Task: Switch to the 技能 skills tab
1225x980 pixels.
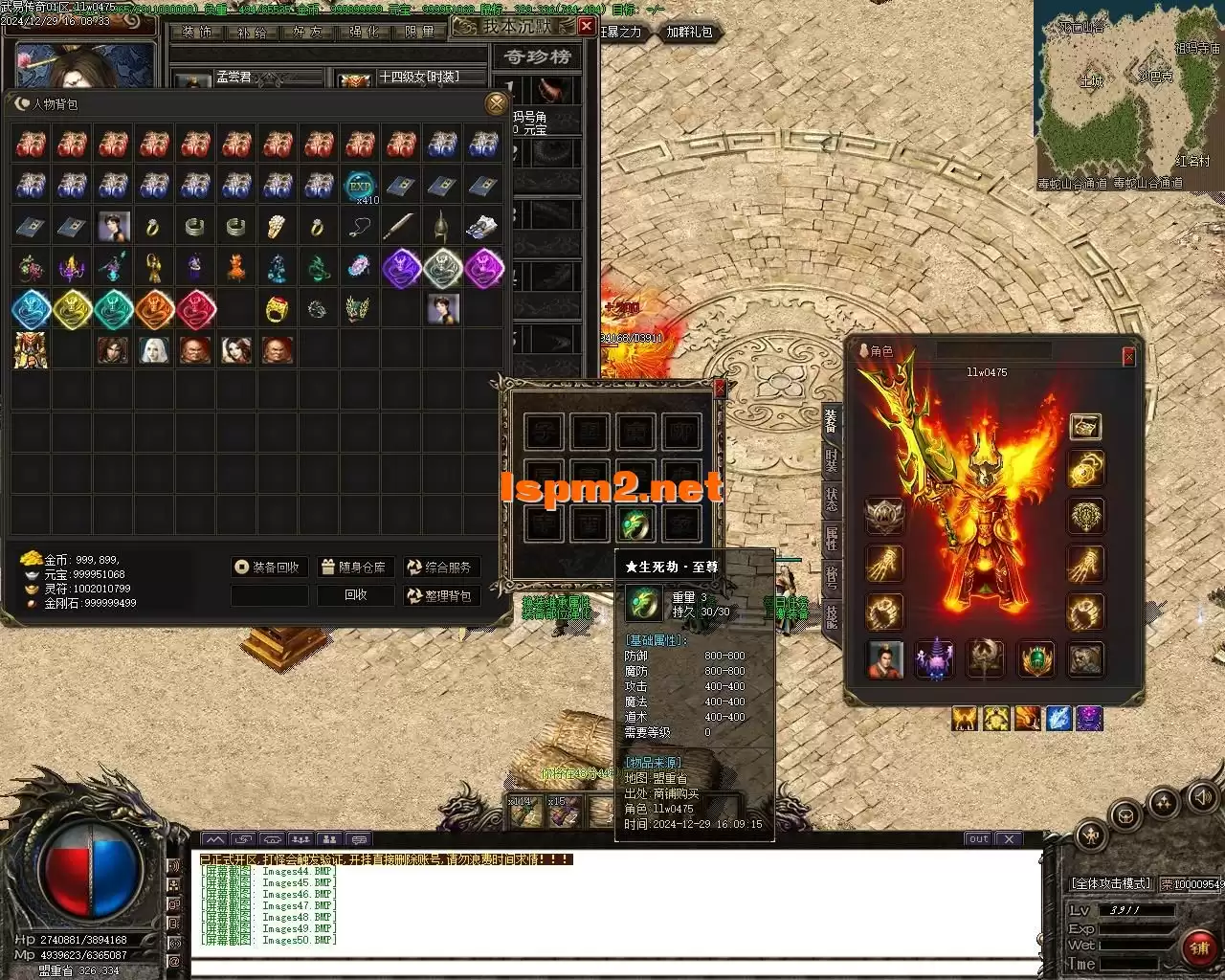Action: 831,616
